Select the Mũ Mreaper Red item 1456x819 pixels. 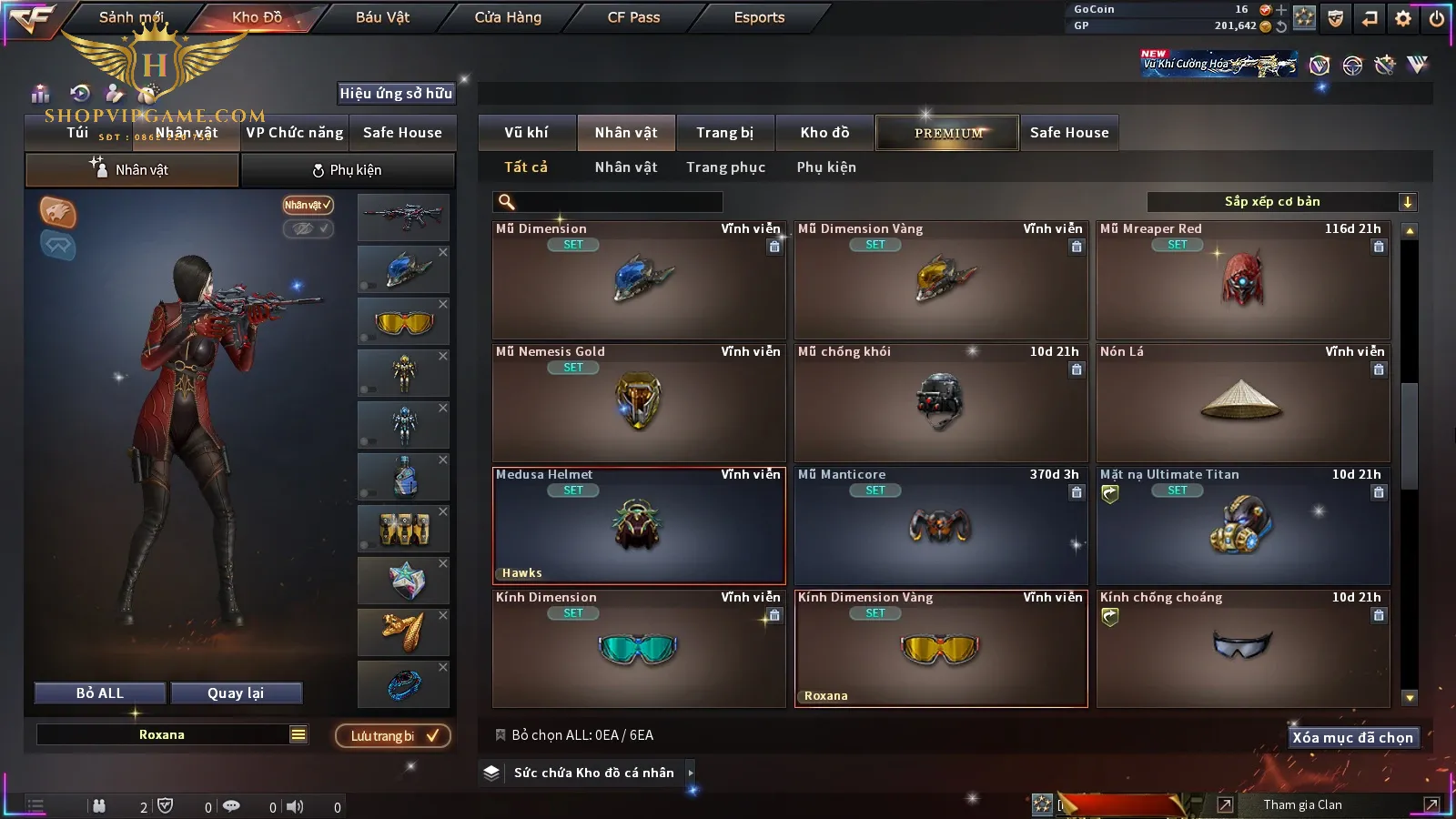point(1242,280)
